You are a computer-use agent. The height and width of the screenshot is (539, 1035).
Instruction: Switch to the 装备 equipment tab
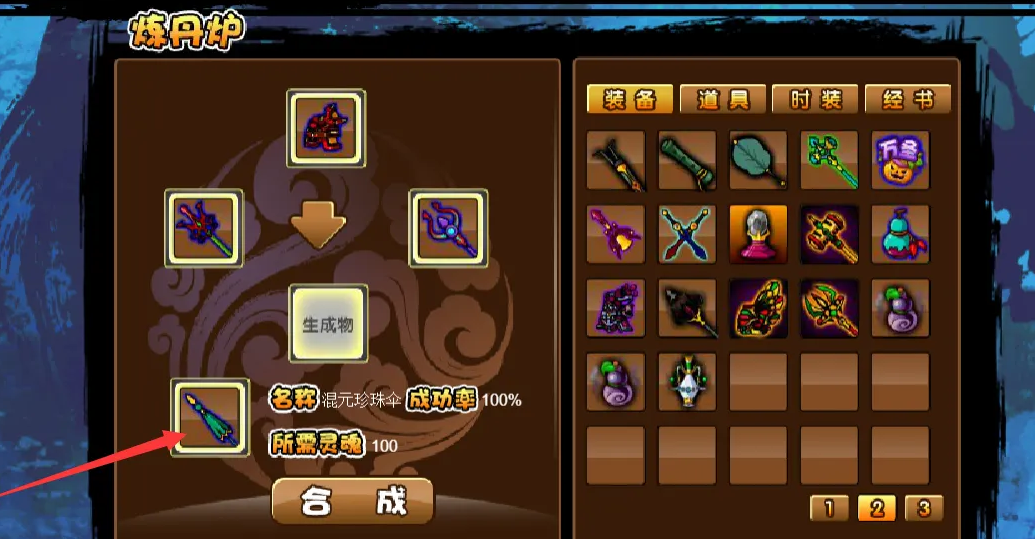click(x=629, y=99)
